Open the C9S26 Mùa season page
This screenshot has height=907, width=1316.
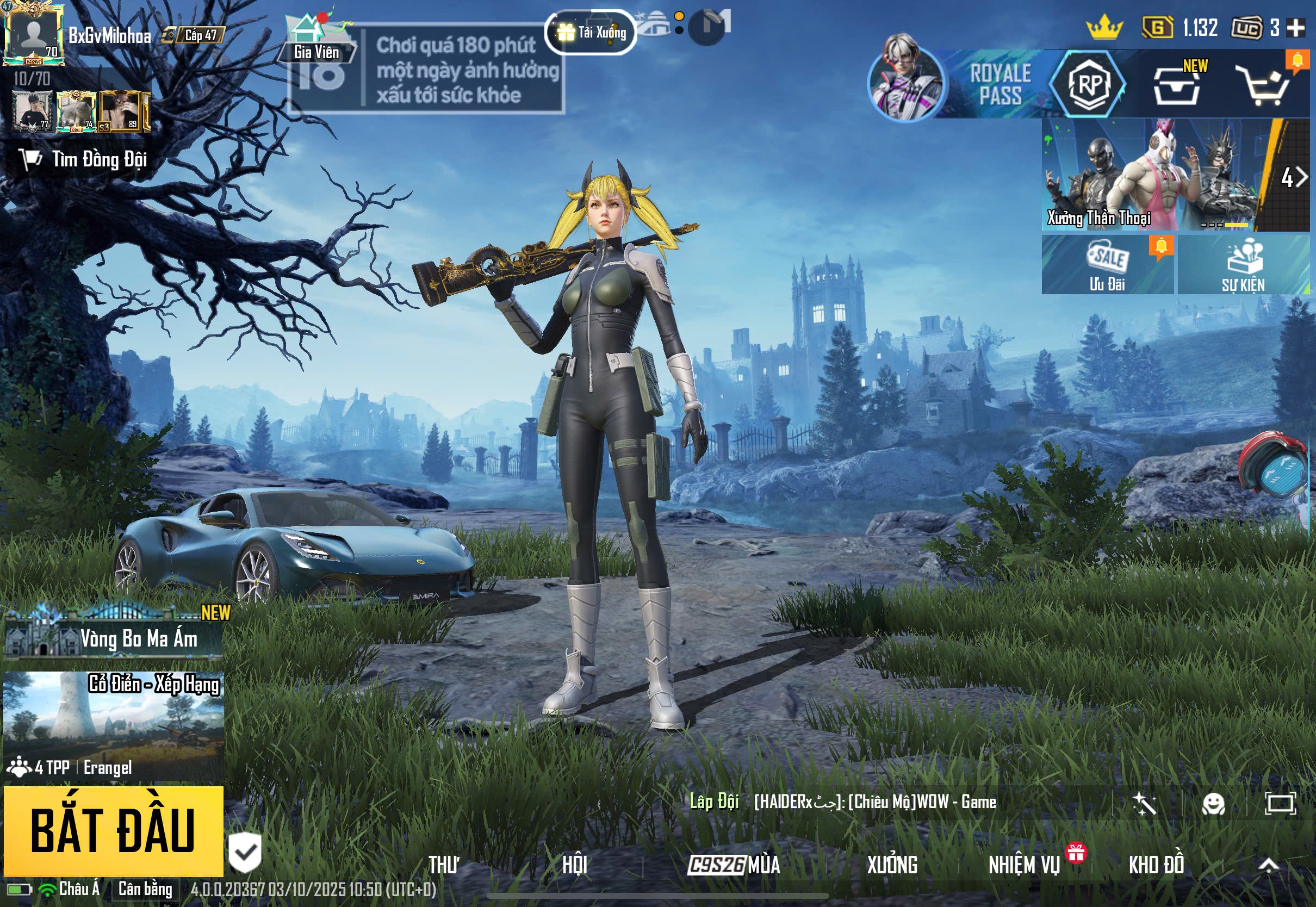click(x=734, y=865)
